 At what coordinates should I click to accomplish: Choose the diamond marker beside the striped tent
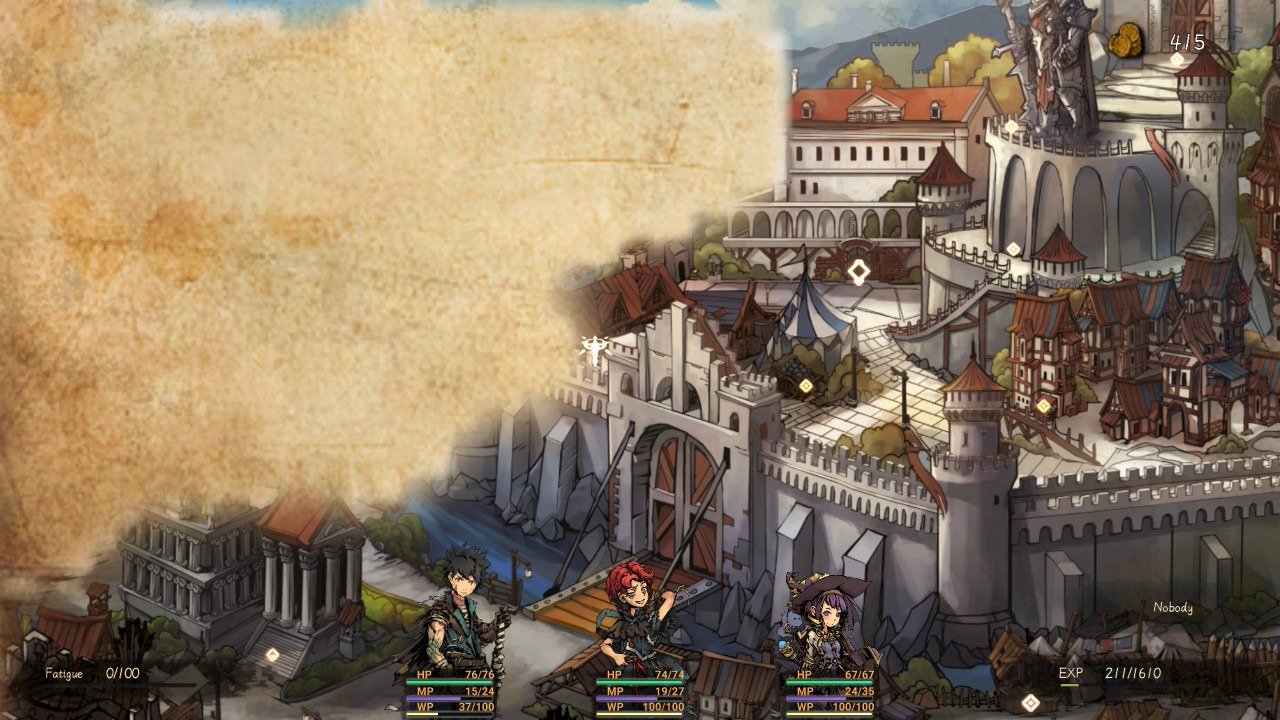806,386
